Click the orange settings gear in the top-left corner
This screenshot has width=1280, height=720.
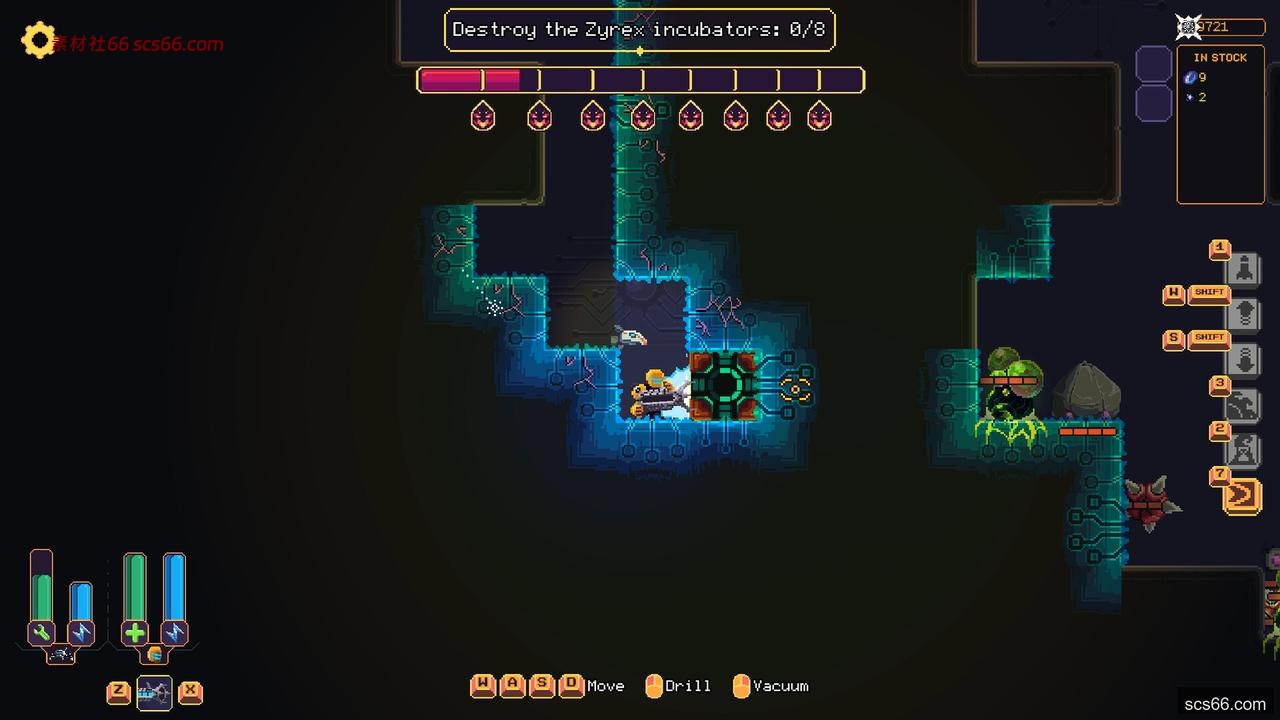coord(38,42)
